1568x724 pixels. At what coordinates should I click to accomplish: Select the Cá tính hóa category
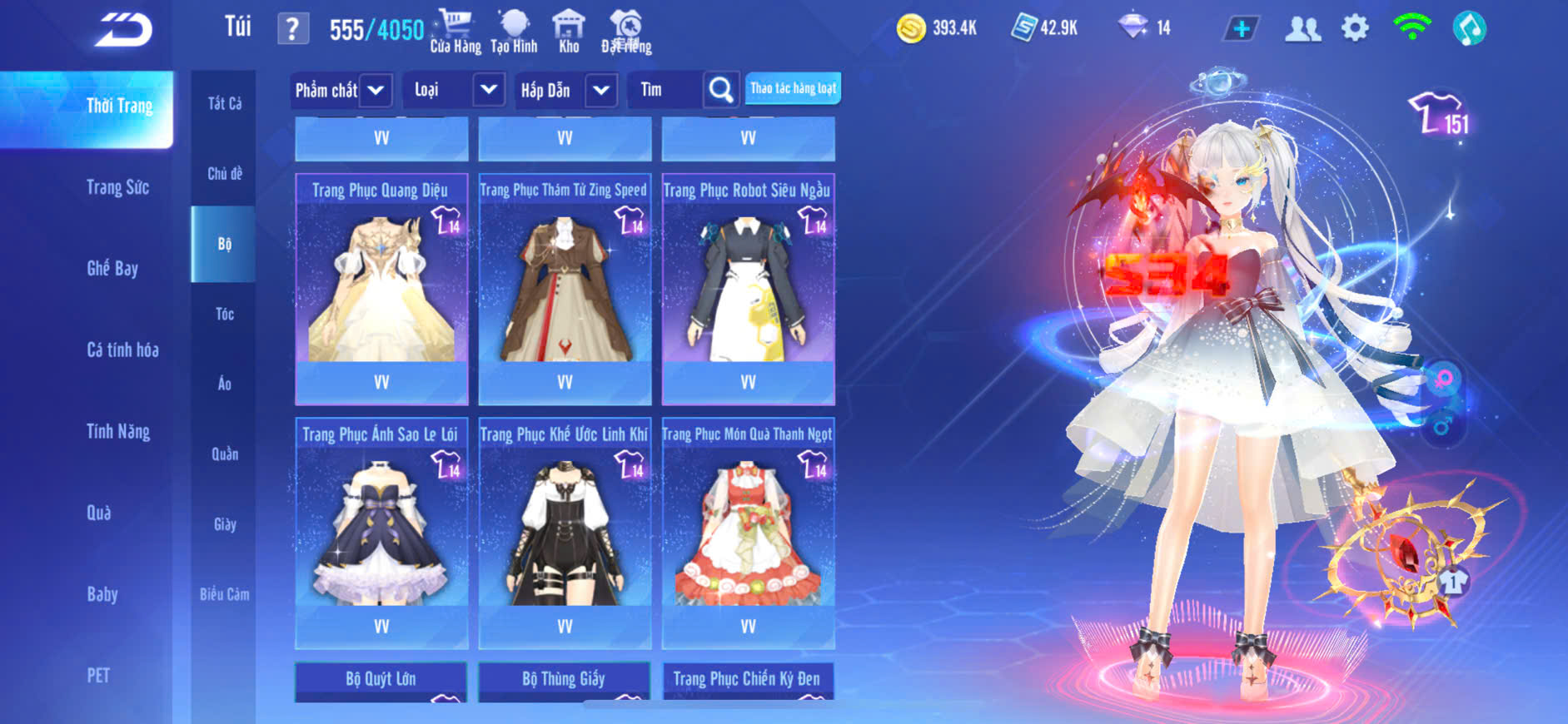pyautogui.click(x=122, y=350)
